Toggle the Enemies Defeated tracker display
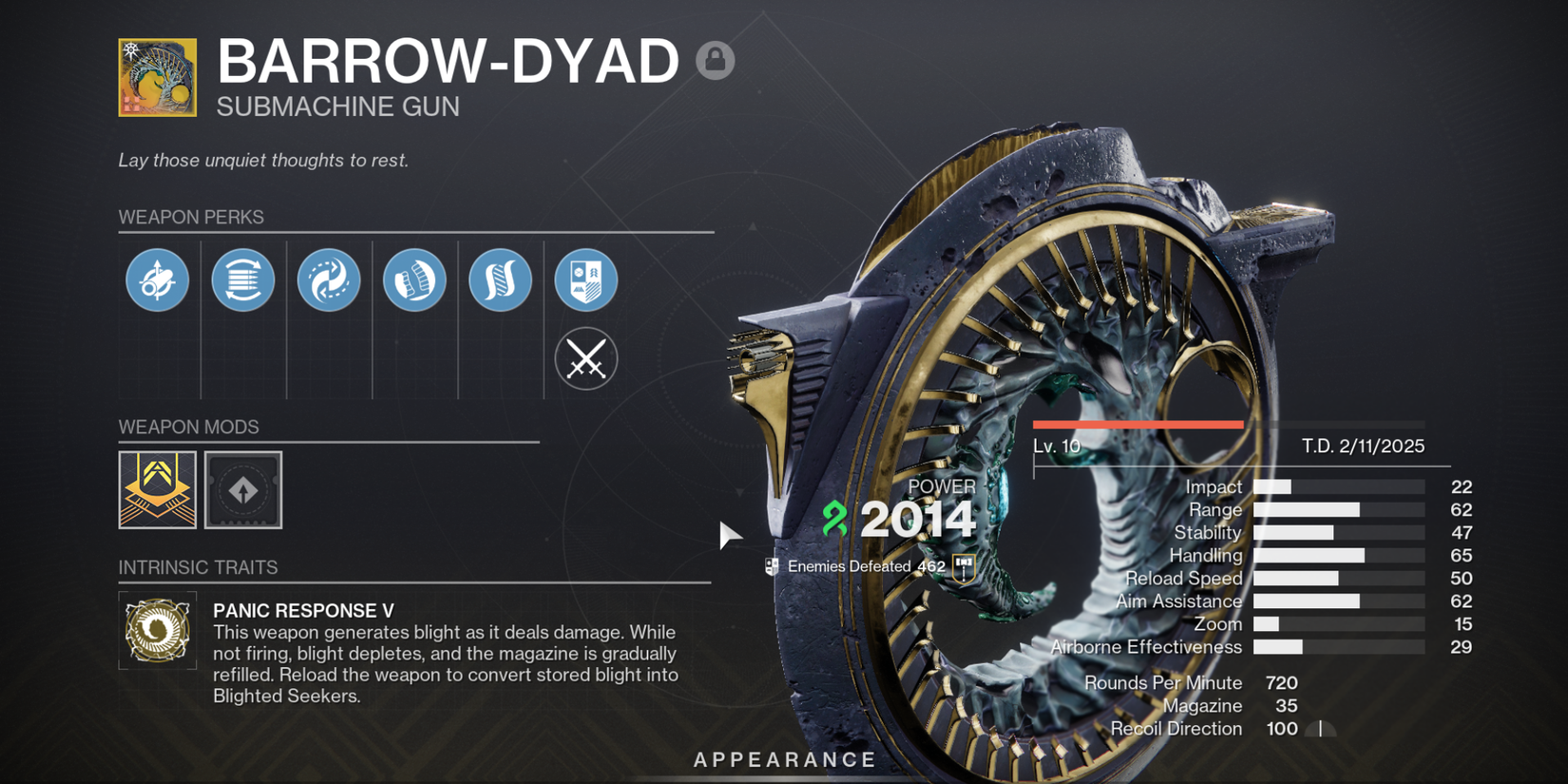 tap(772, 564)
